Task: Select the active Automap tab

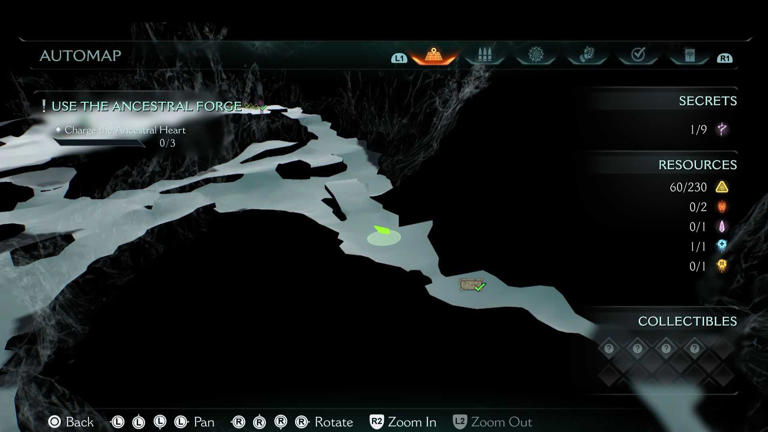Action: [434, 56]
